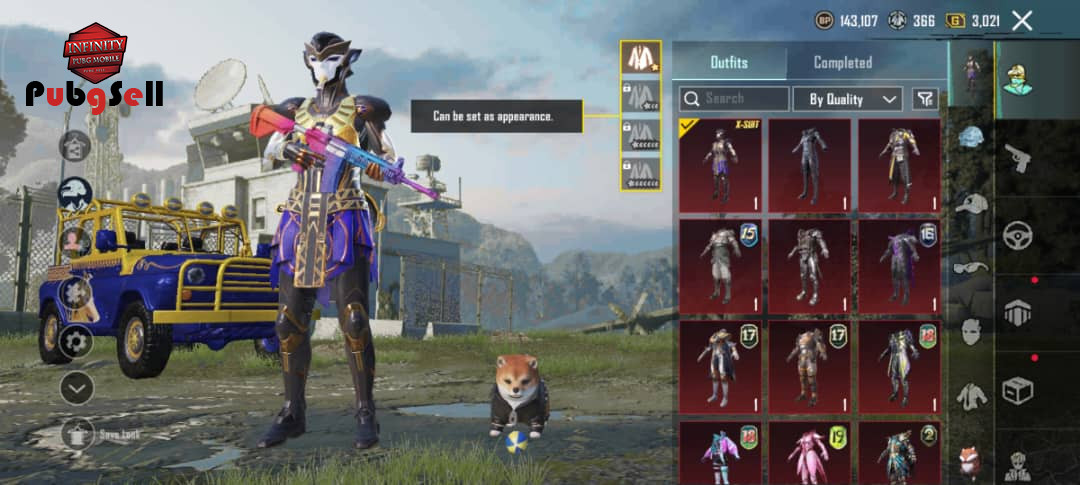Click the outfit Search field

(x=735, y=99)
